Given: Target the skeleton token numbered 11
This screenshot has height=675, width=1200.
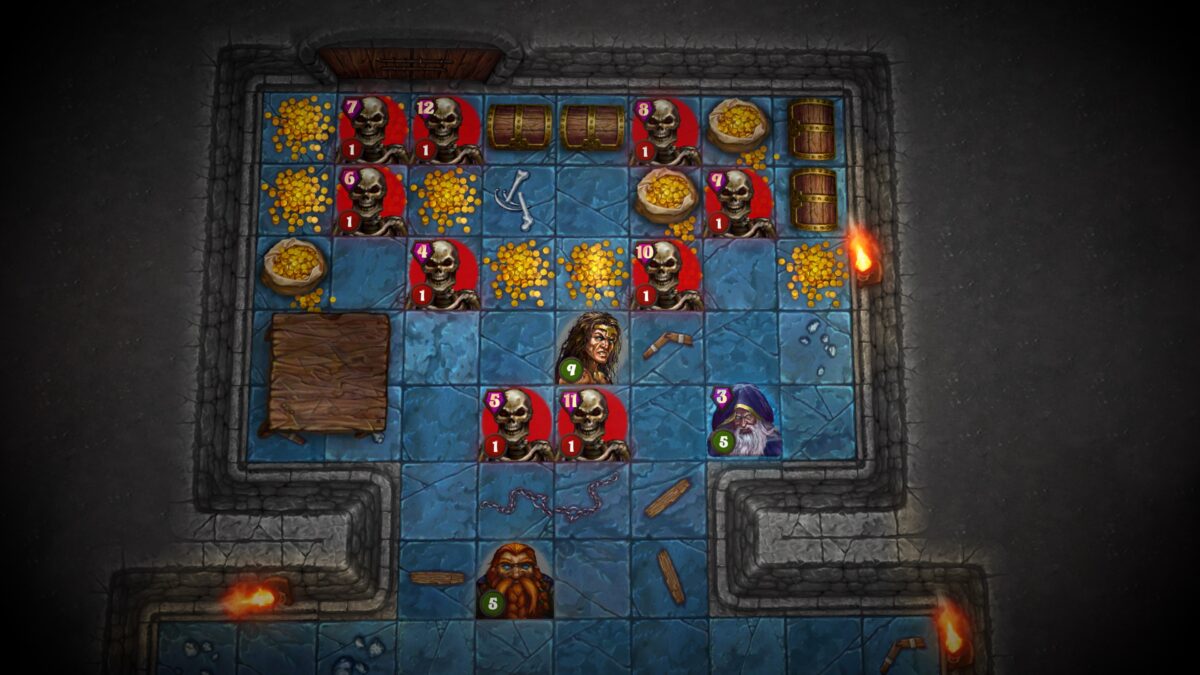Looking at the screenshot, I should coord(593,423).
